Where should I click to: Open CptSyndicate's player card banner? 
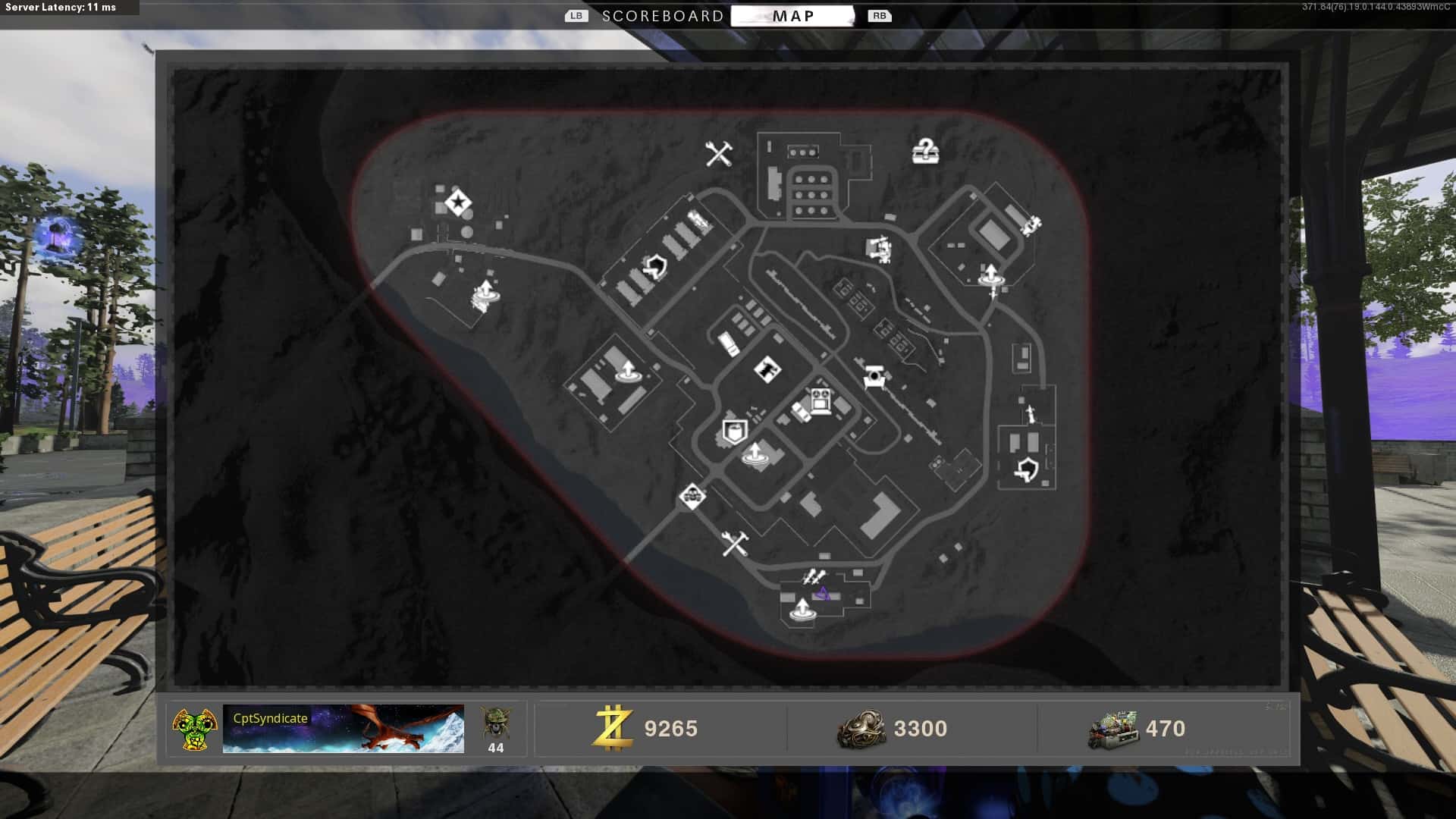tap(343, 729)
